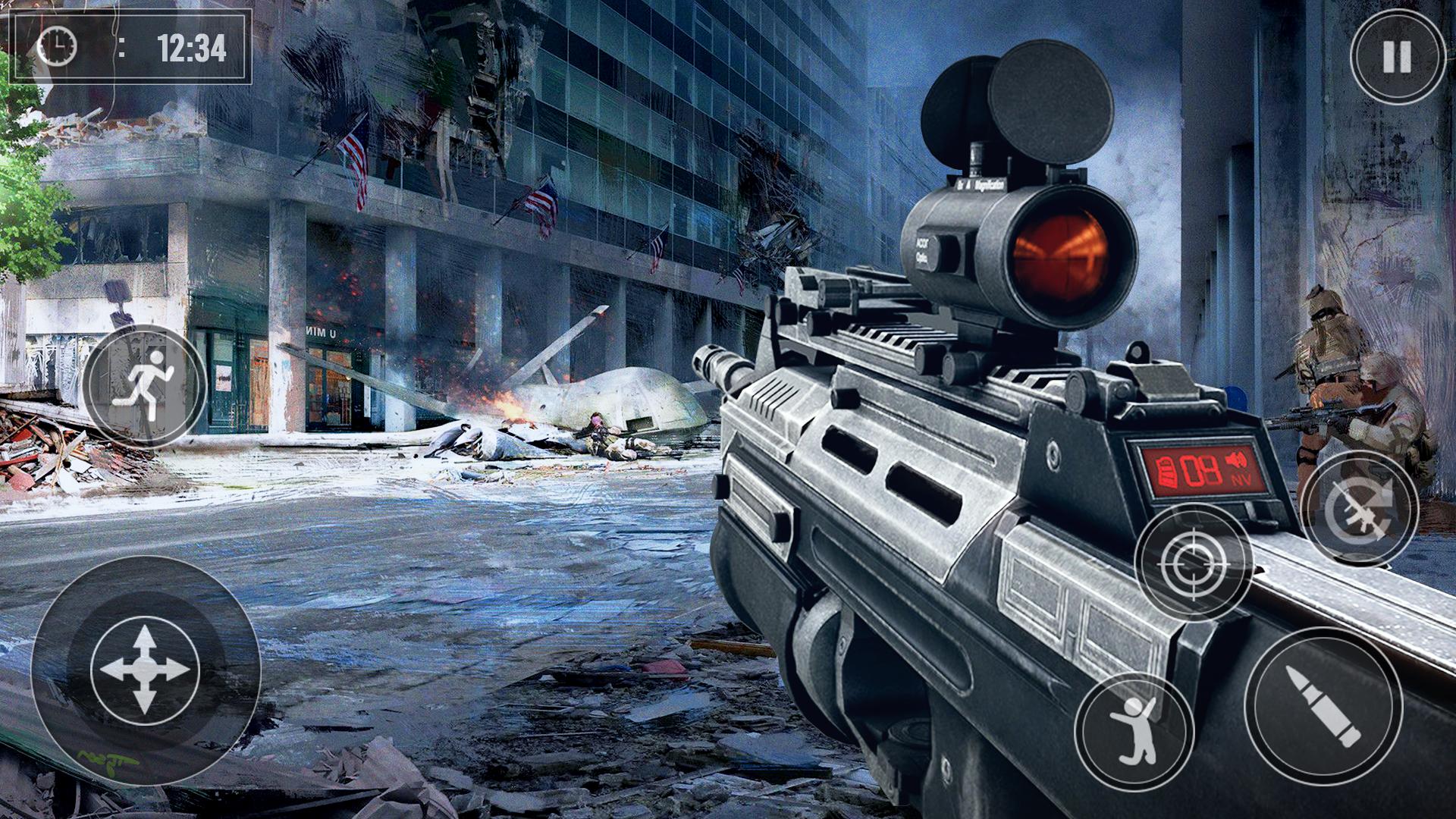Tap the sprint running-man button
Viewport: 1456px width, 819px height.
[x=144, y=386]
